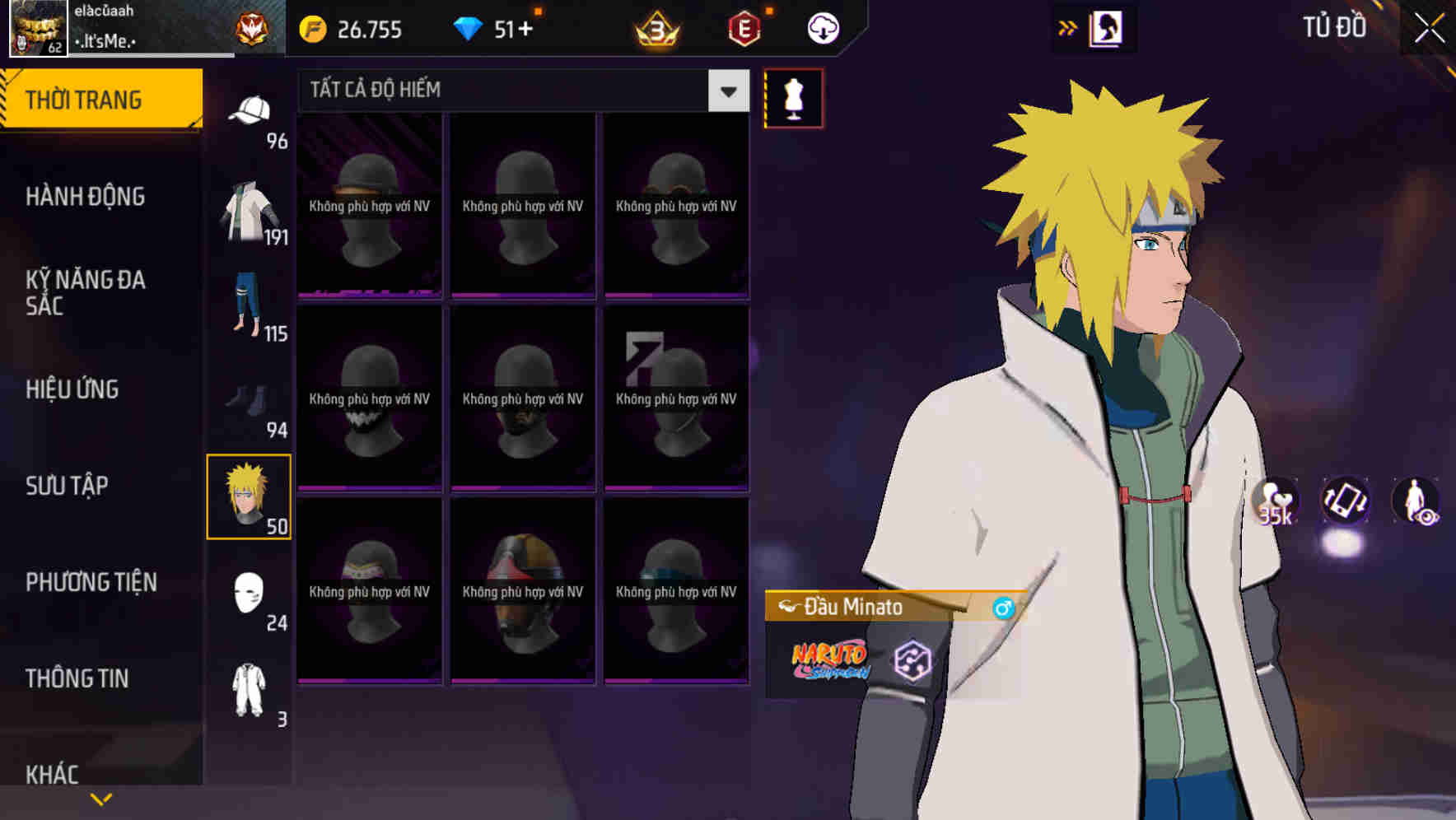Screen dimensions: 1456x820
Task: Click the mannequin outfit preview button
Action: pos(793,98)
